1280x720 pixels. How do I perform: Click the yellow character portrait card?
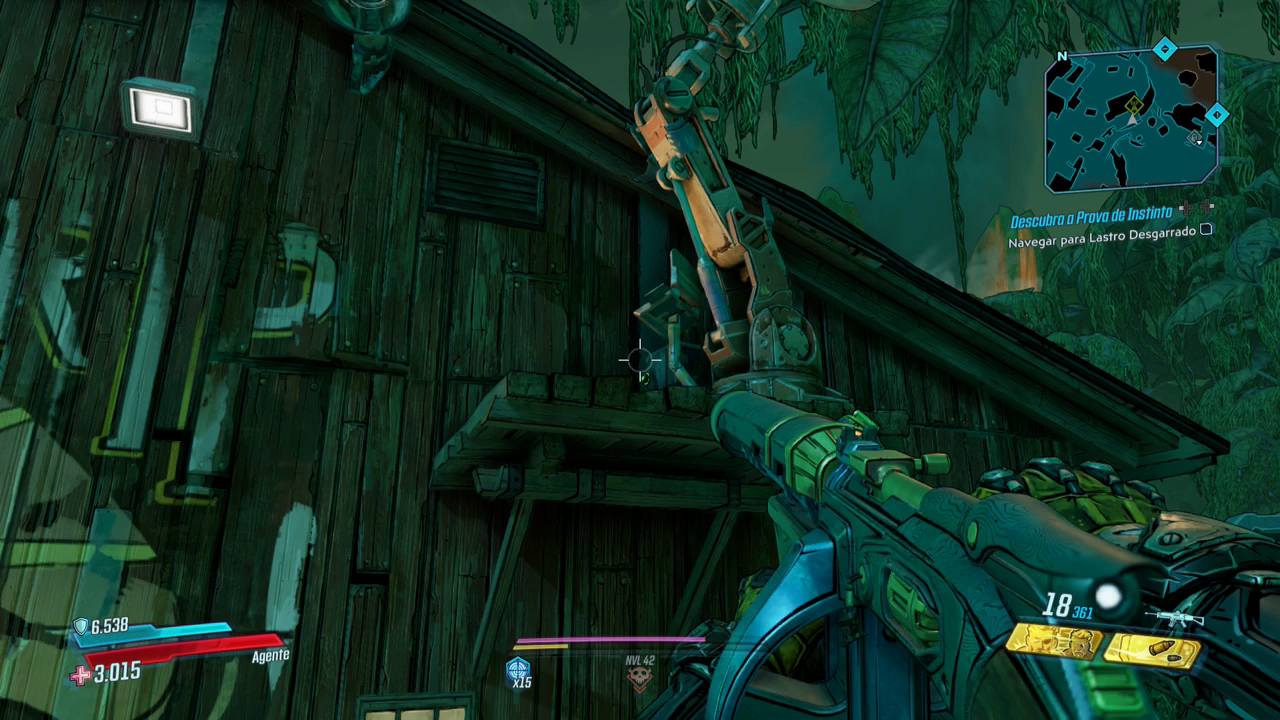(x=1053, y=640)
